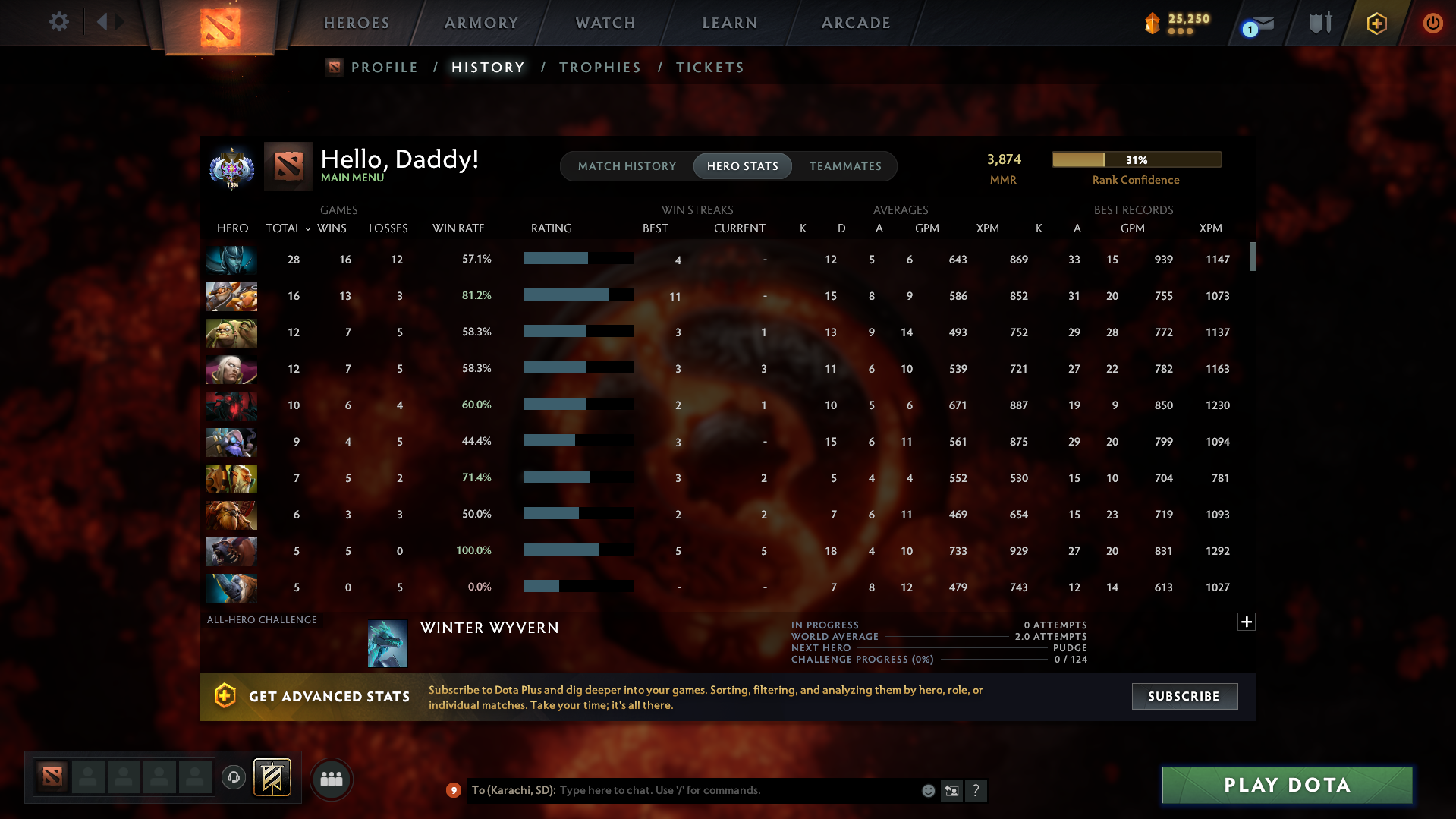1456x819 pixels.
Task: Toggle the voice chat headset icon
Action: tap(233, 778)
